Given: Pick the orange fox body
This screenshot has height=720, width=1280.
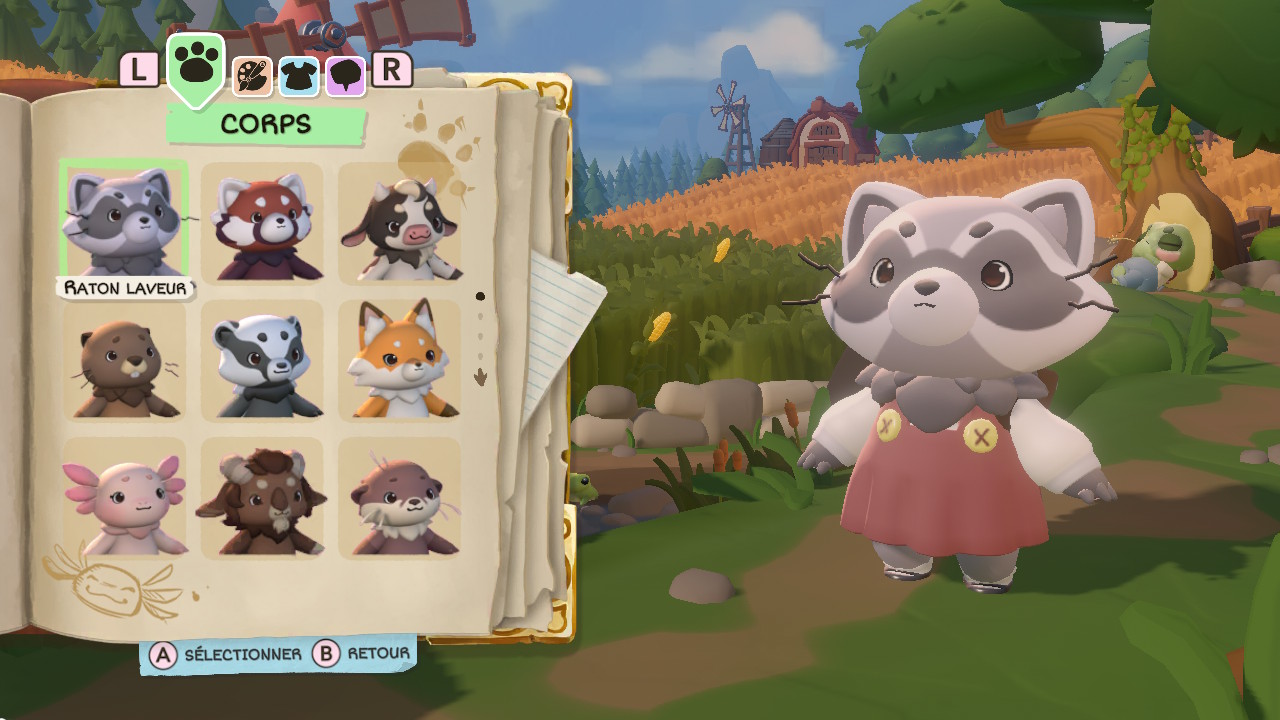Looking at the screenshot, I should coord(399,361).
